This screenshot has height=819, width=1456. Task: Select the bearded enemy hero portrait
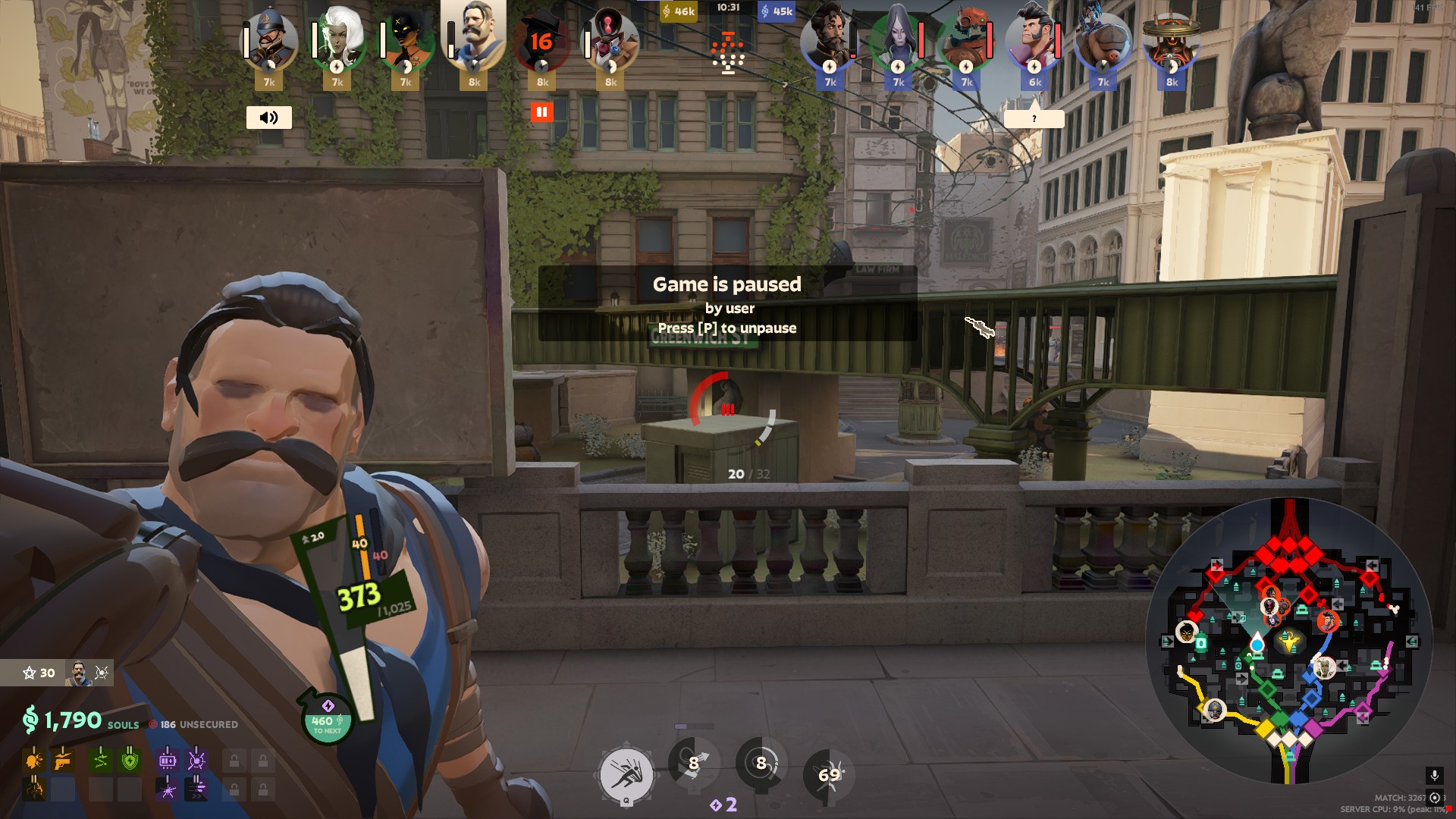[x=830, y=38]
